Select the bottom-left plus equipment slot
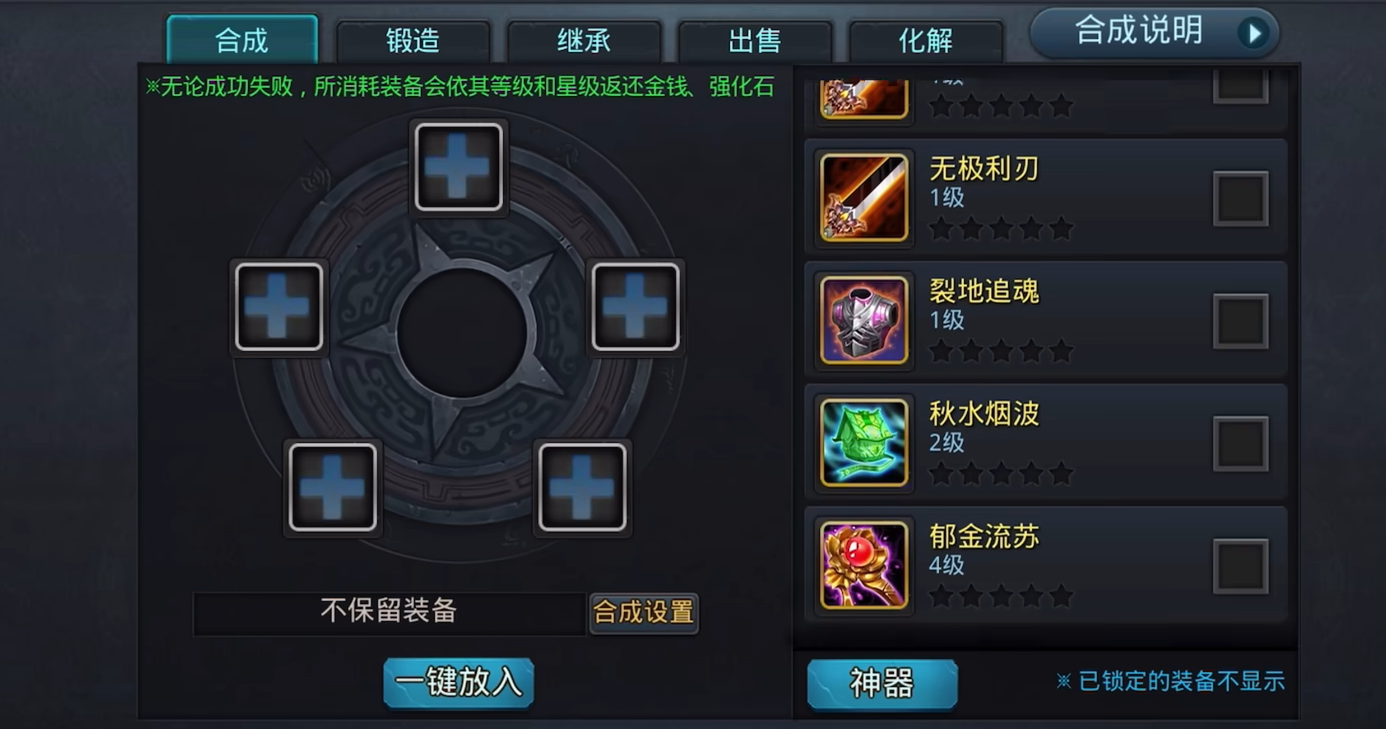The image size is (1386, 729). pyautogui.click(x=332, y=487)
